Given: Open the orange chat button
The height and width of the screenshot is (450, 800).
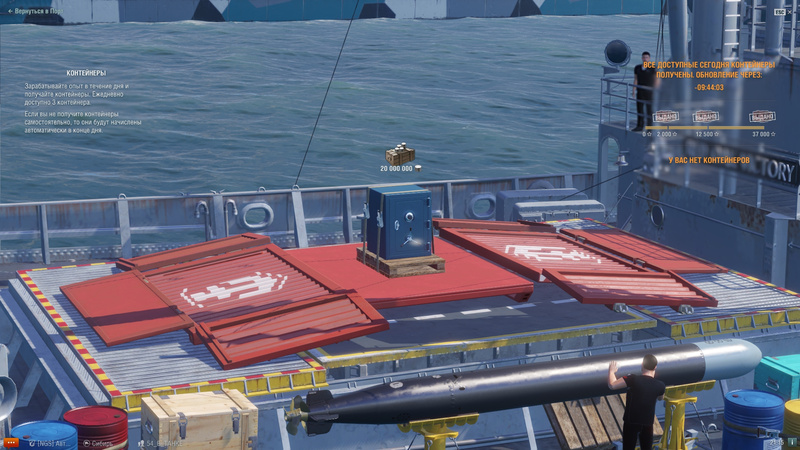Looking at the screenshot, I should (x=11, y=442).
